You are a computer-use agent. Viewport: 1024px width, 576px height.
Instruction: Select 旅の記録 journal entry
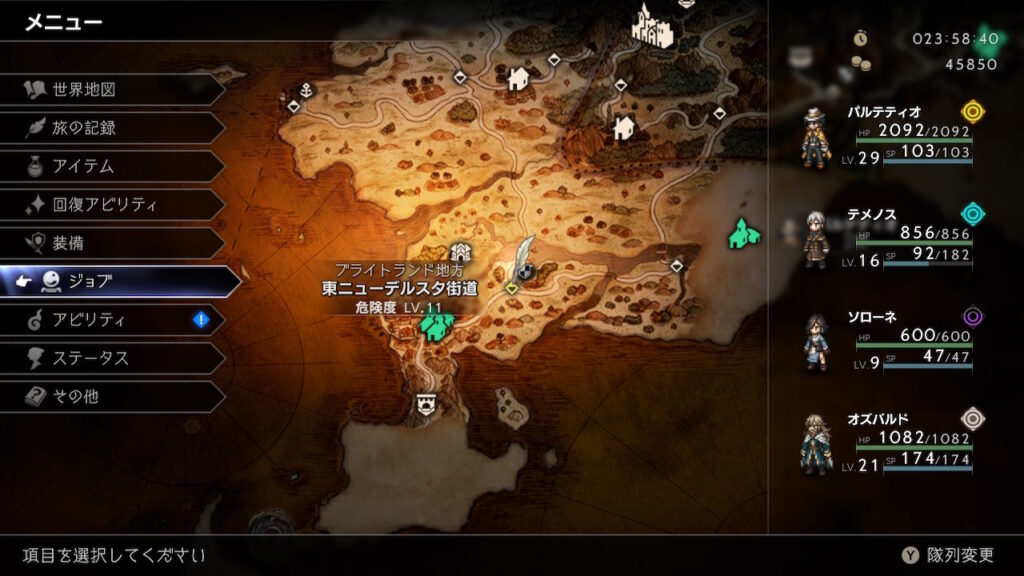[110, 128]
